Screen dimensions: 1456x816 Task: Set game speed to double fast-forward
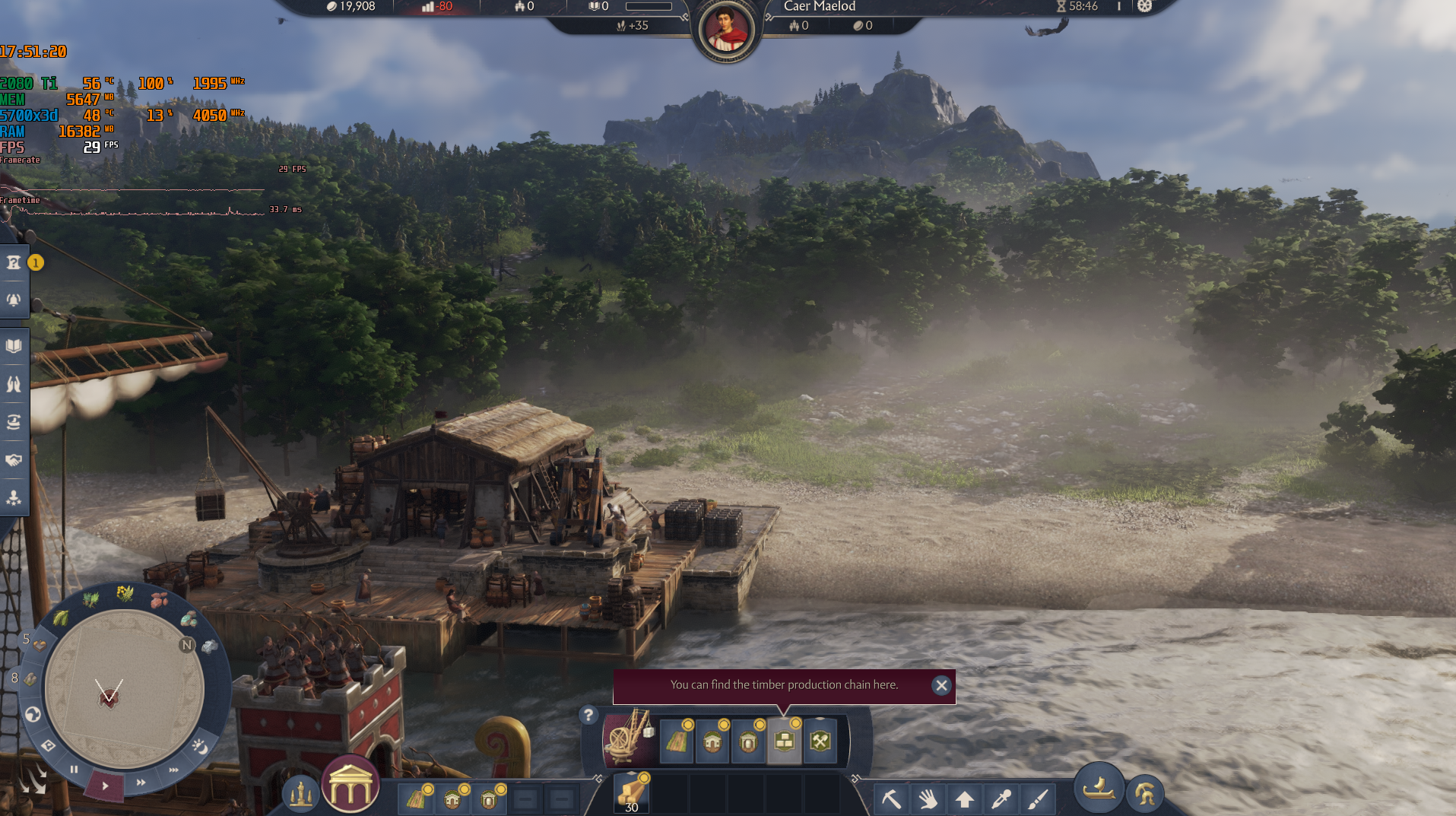coord(141,782)
